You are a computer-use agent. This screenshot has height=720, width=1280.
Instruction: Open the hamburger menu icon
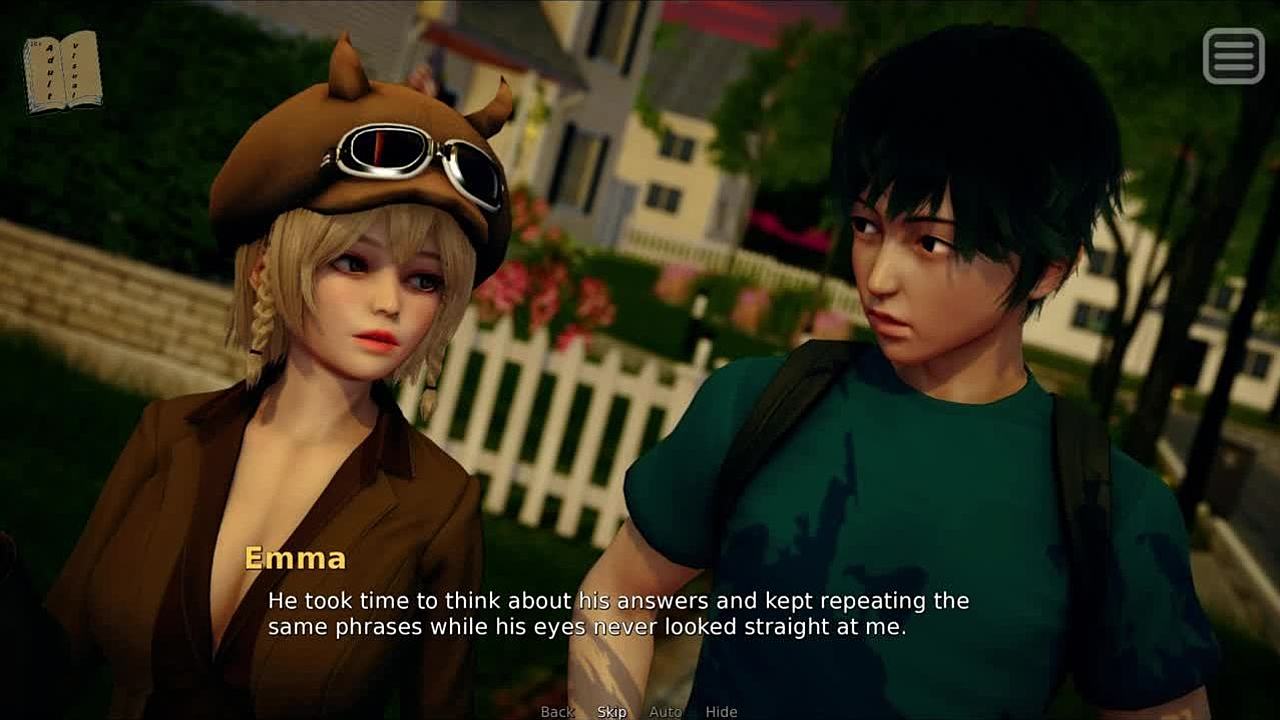1234,55
